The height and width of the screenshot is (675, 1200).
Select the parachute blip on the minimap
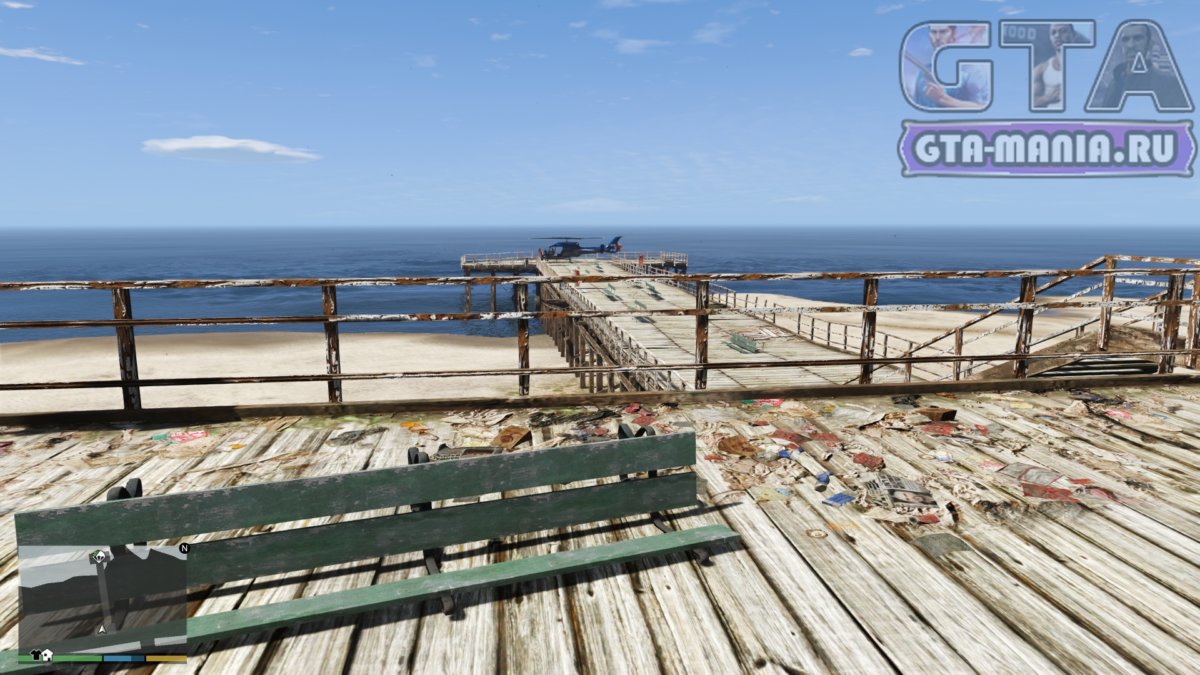[x=99, y=558]
